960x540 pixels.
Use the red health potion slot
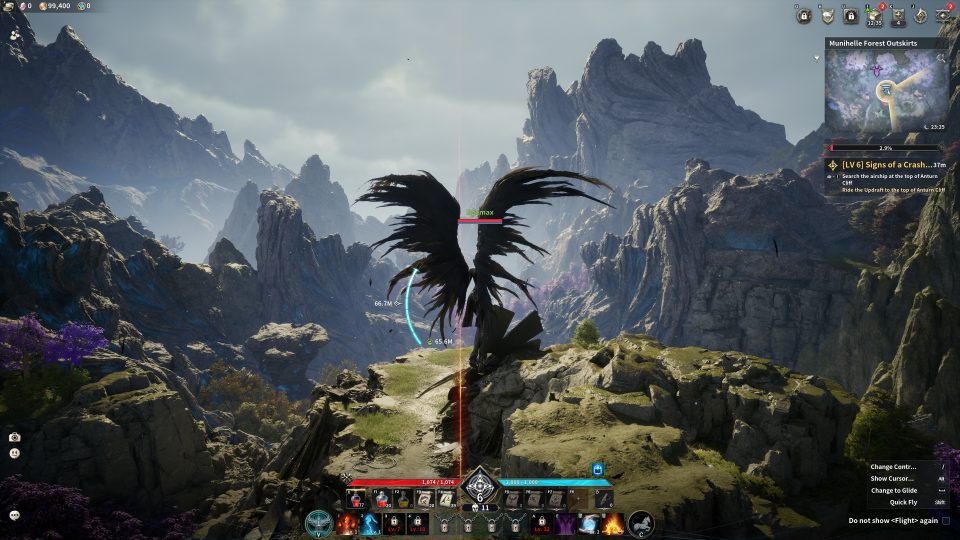point(356,498)
